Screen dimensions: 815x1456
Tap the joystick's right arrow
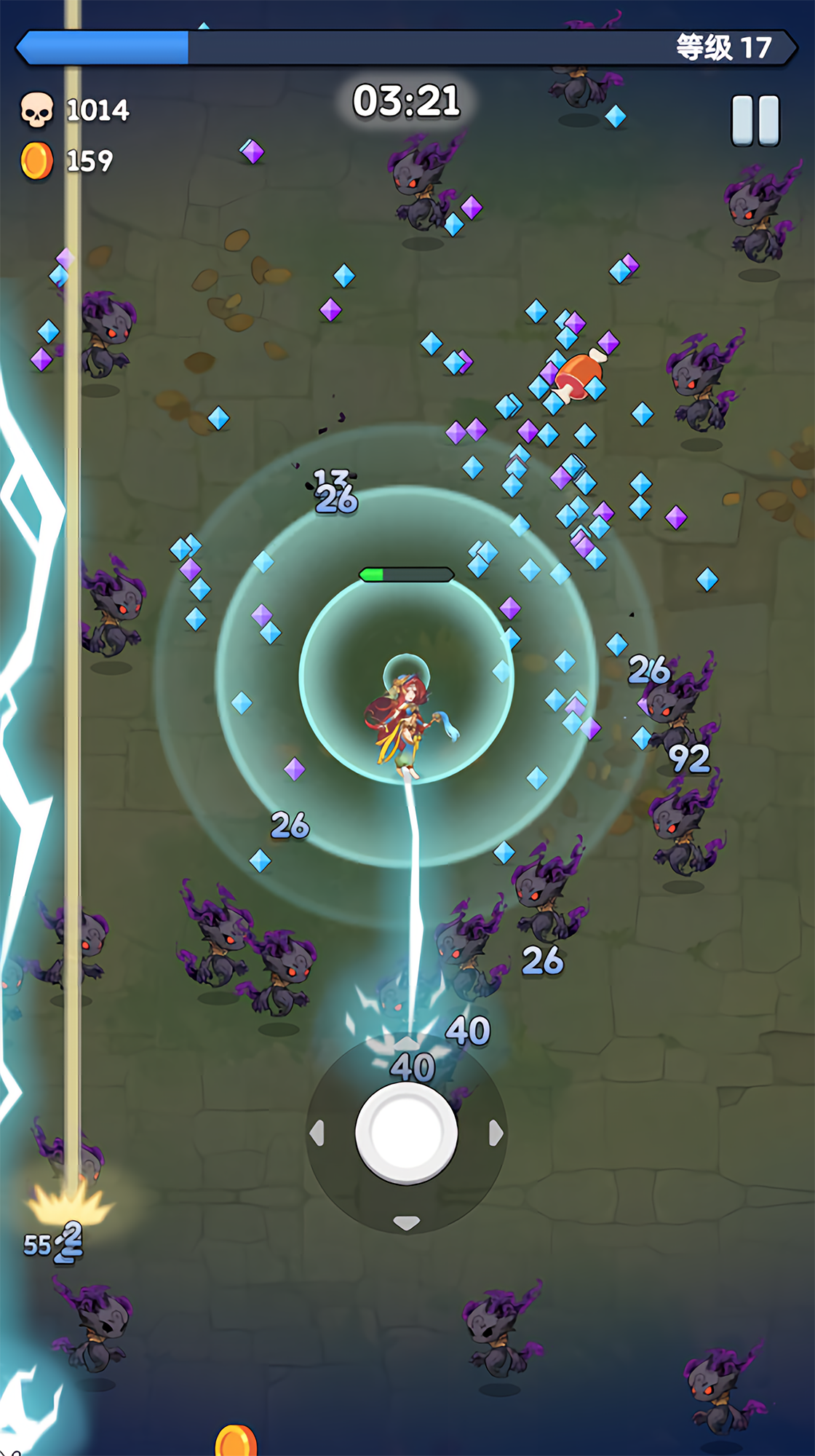[x=496, y=1133]
